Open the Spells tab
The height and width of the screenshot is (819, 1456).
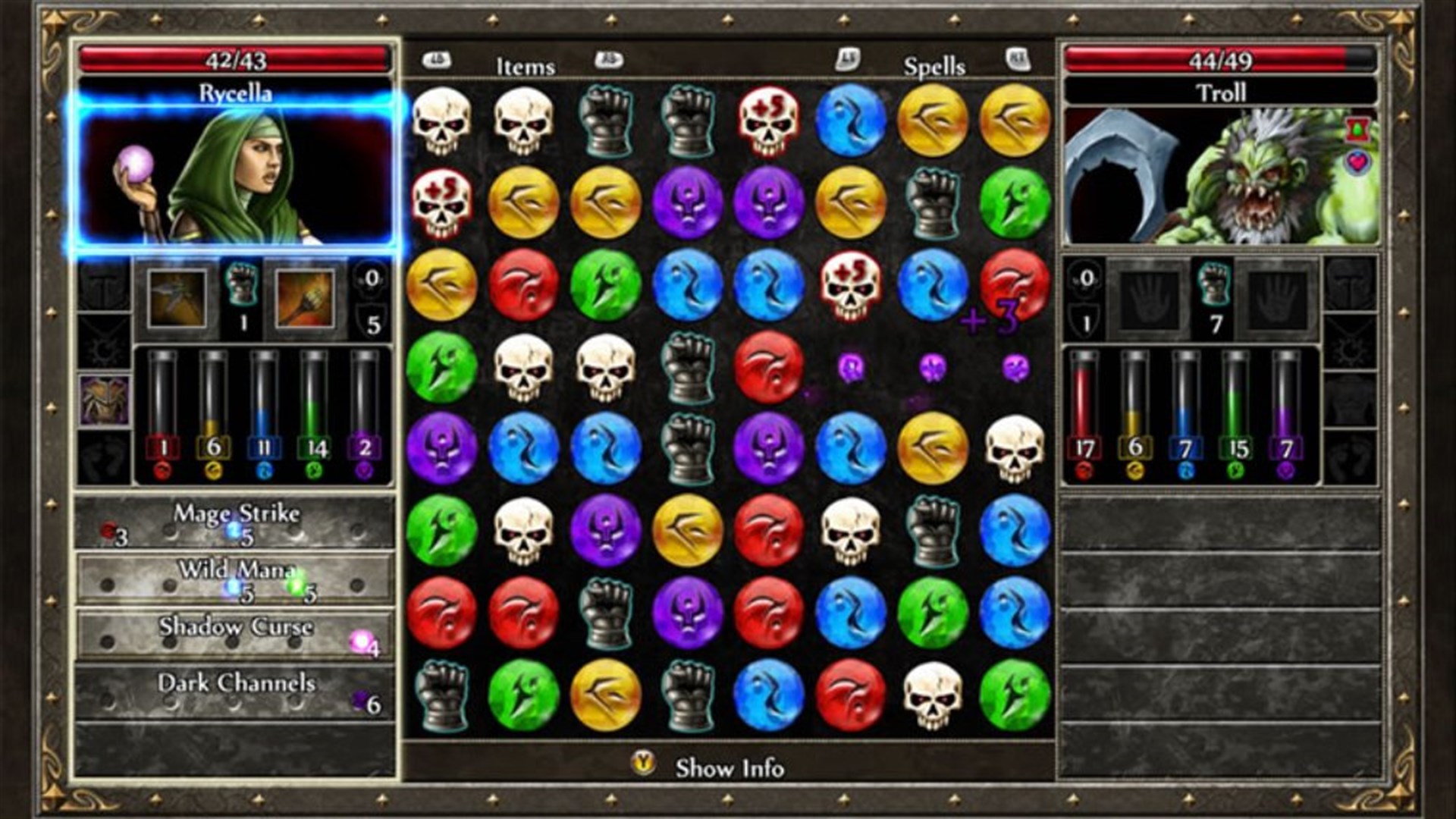[934, 67]
